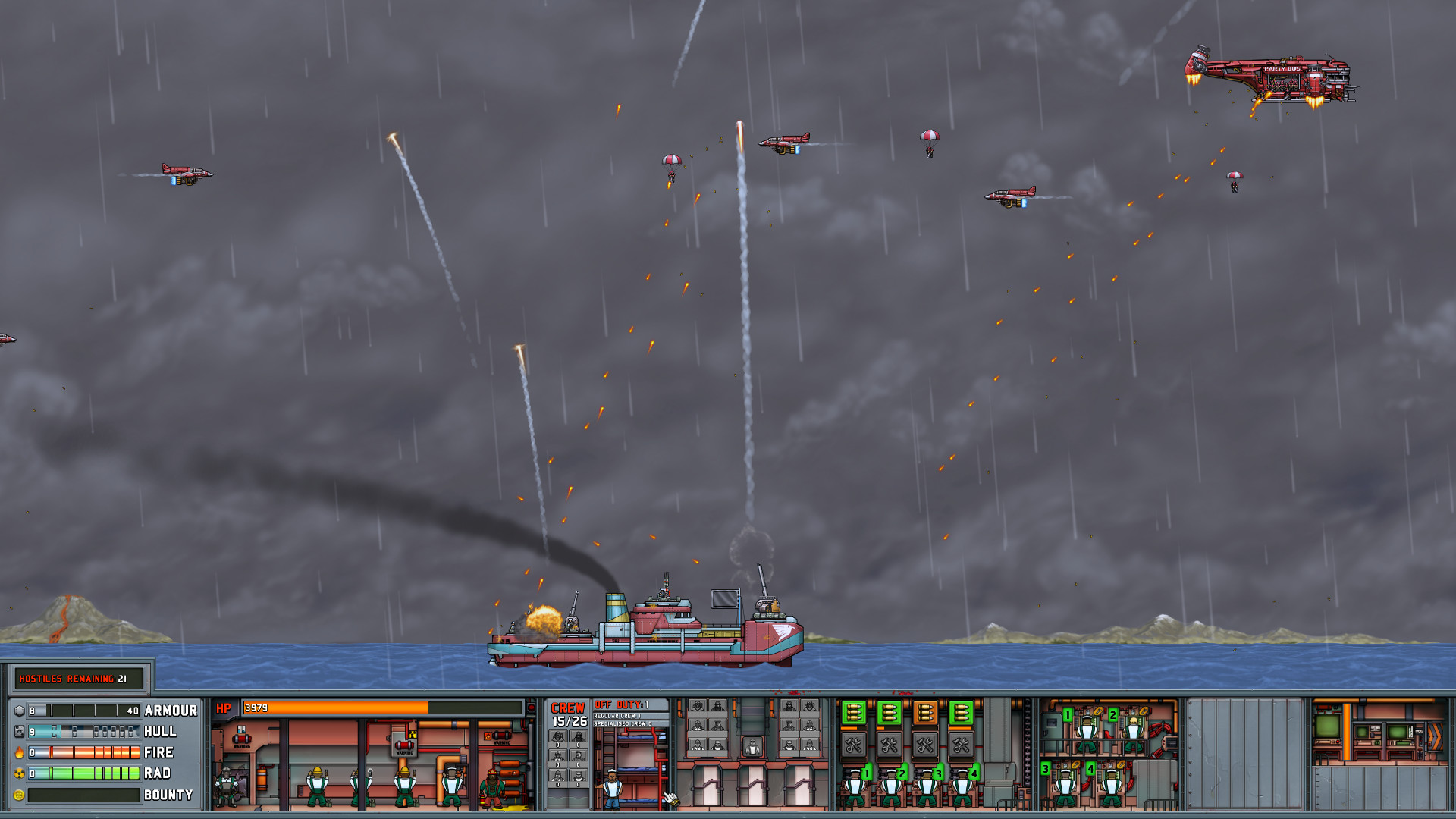Toggle engine station 3 status indicator
The height and width of the screenshot is (819, 1456).
coord(1045,769)
